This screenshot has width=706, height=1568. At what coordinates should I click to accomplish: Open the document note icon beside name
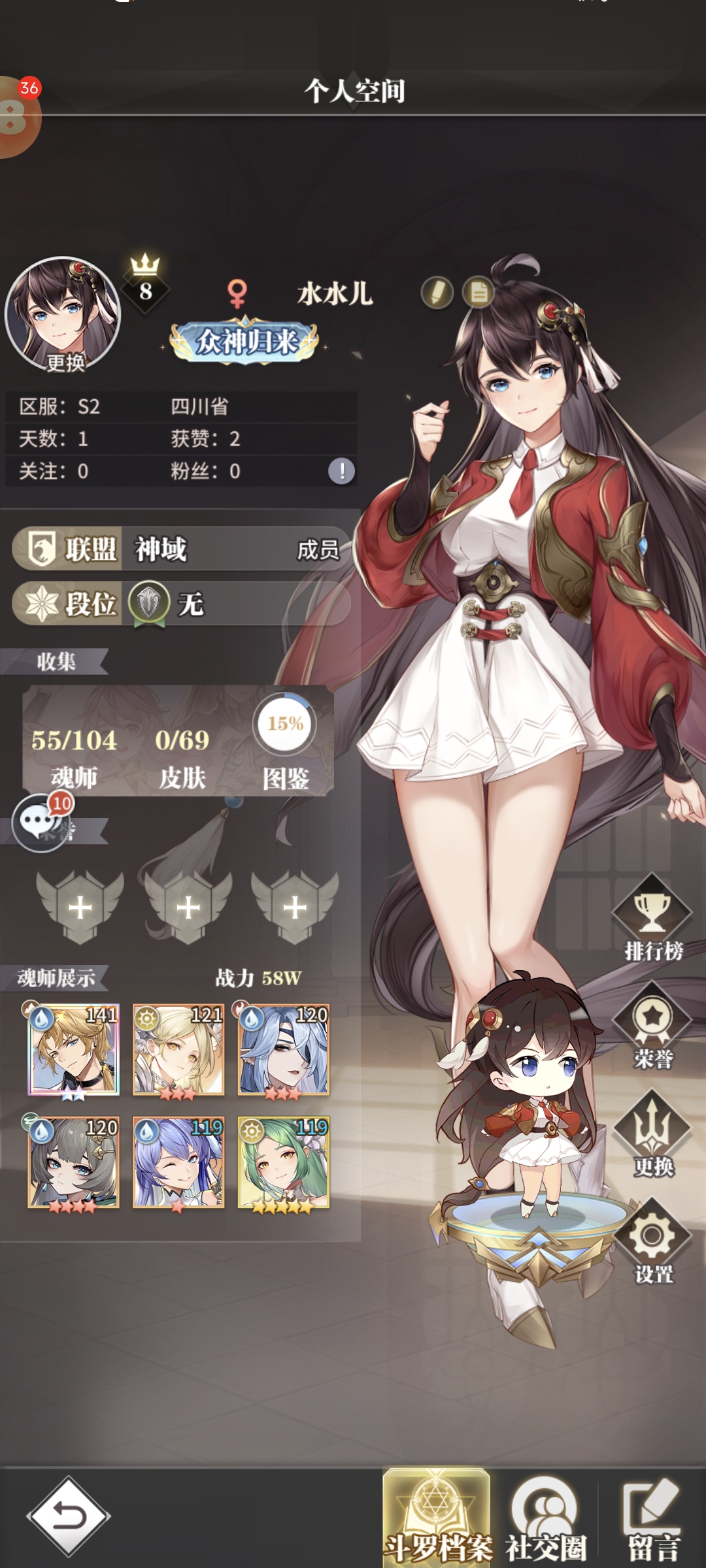pos(479,293)
